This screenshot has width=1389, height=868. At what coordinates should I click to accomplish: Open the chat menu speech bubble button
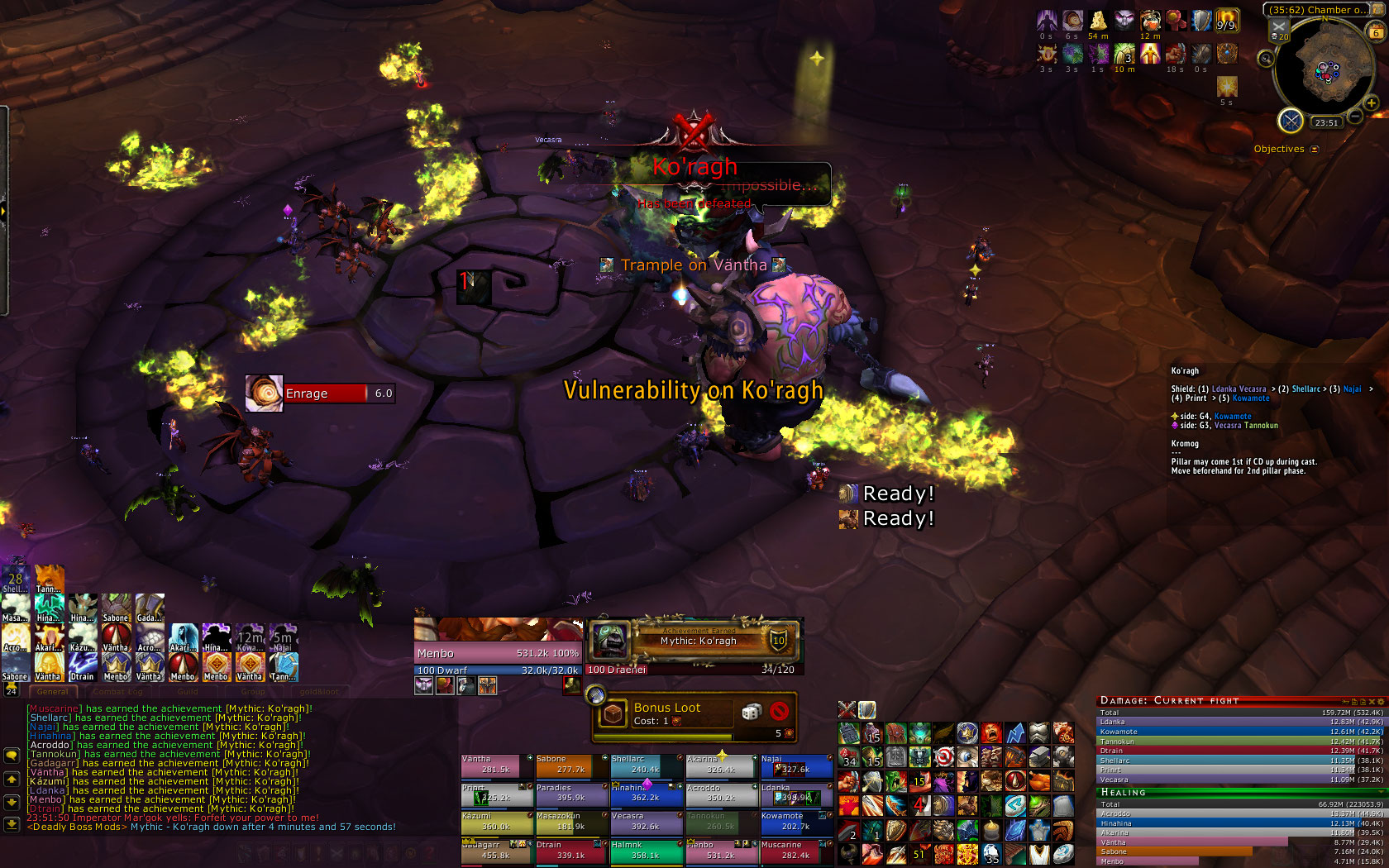[12, 755]
